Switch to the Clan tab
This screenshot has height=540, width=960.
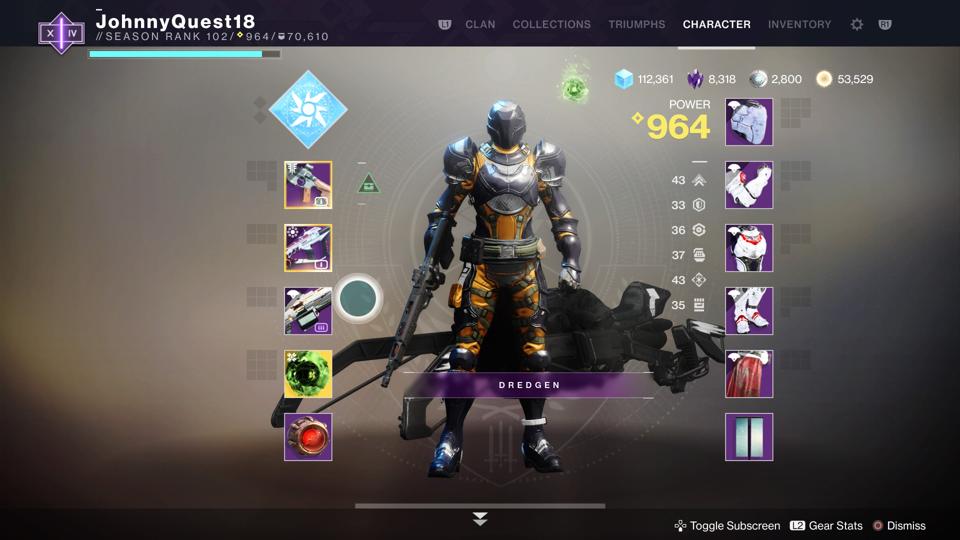point(480,24)
